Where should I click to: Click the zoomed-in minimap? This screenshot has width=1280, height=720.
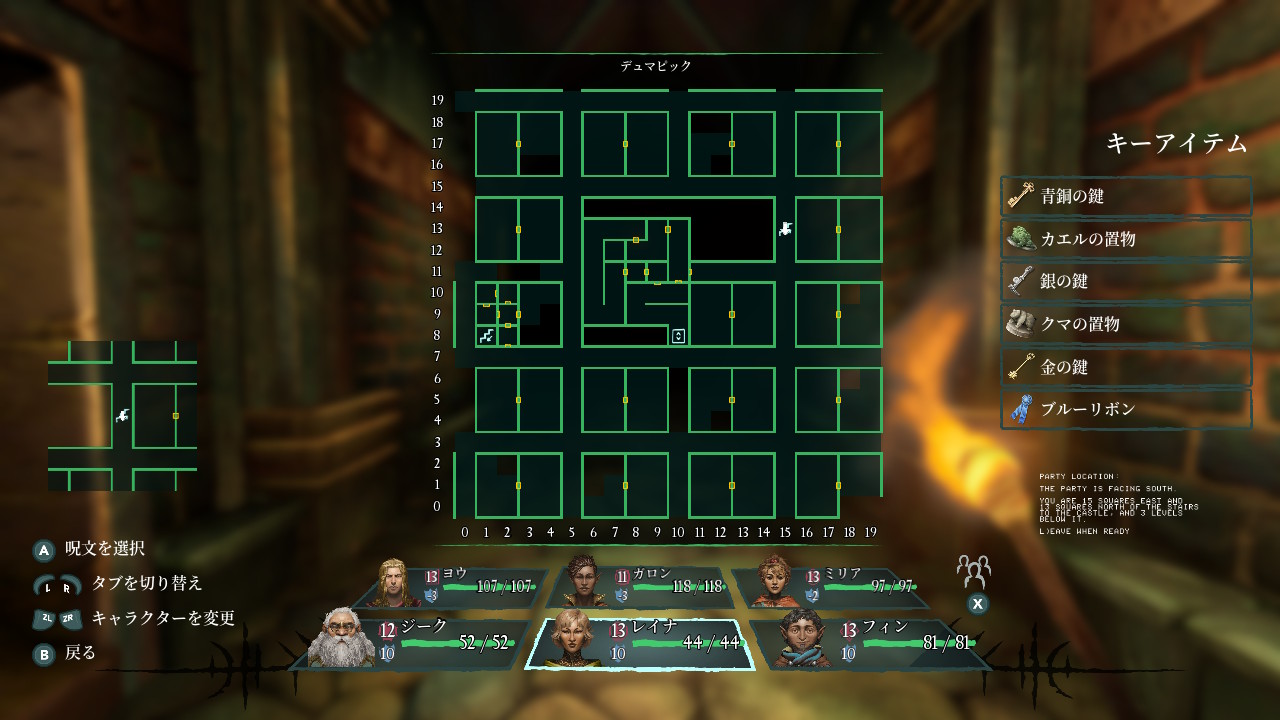122,415
